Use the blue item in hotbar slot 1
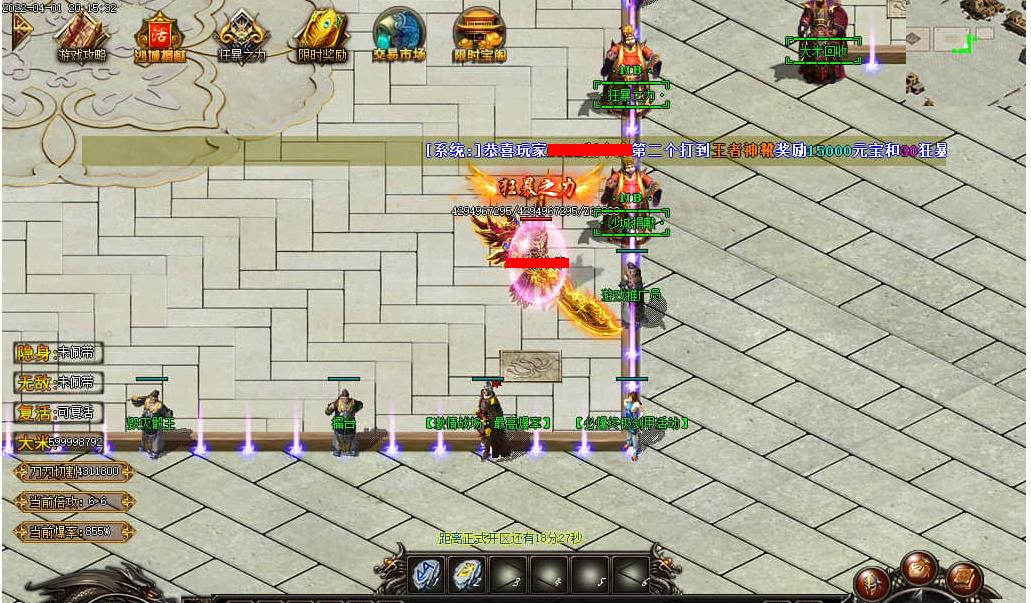 pyautogui.click(x=426, y=576)
